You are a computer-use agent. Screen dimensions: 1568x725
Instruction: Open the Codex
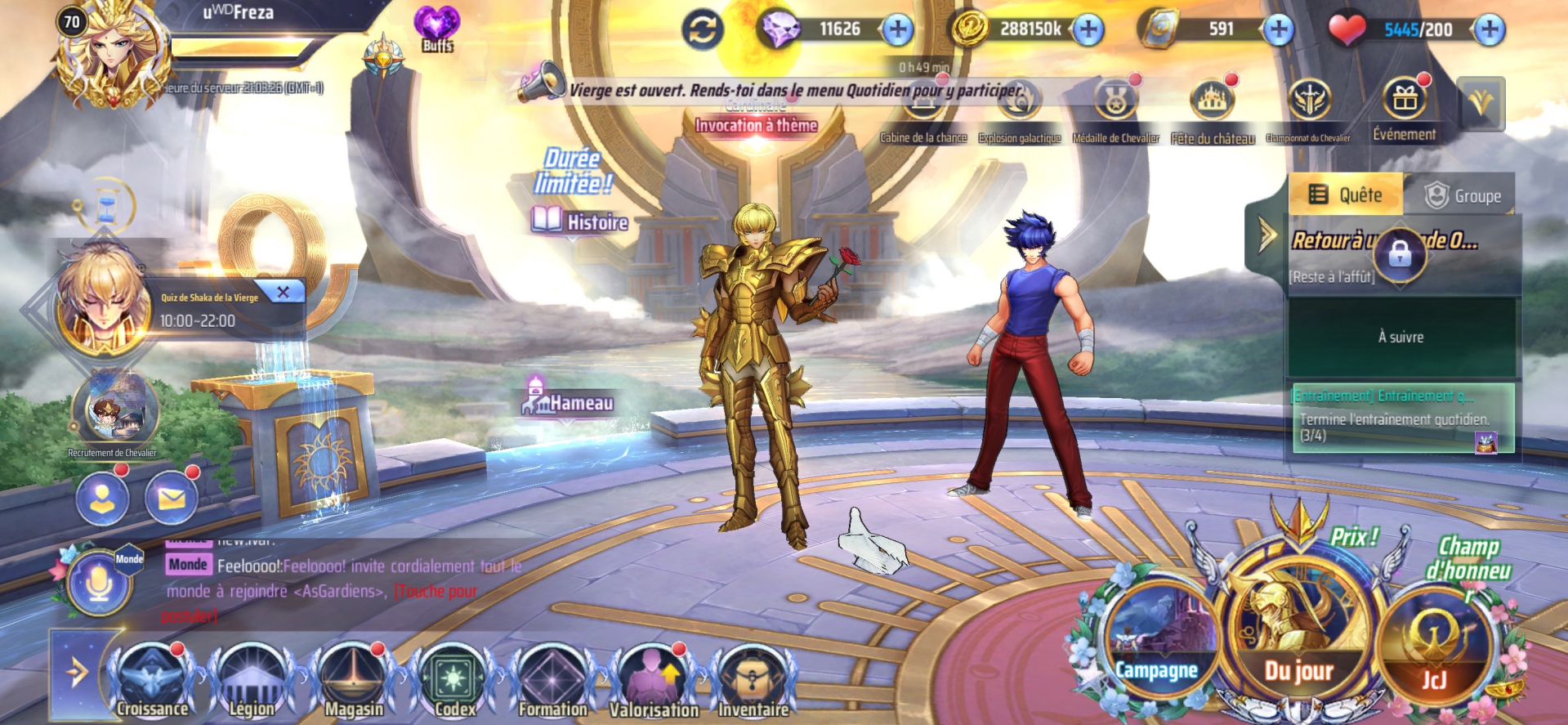(x=453, y=680)
